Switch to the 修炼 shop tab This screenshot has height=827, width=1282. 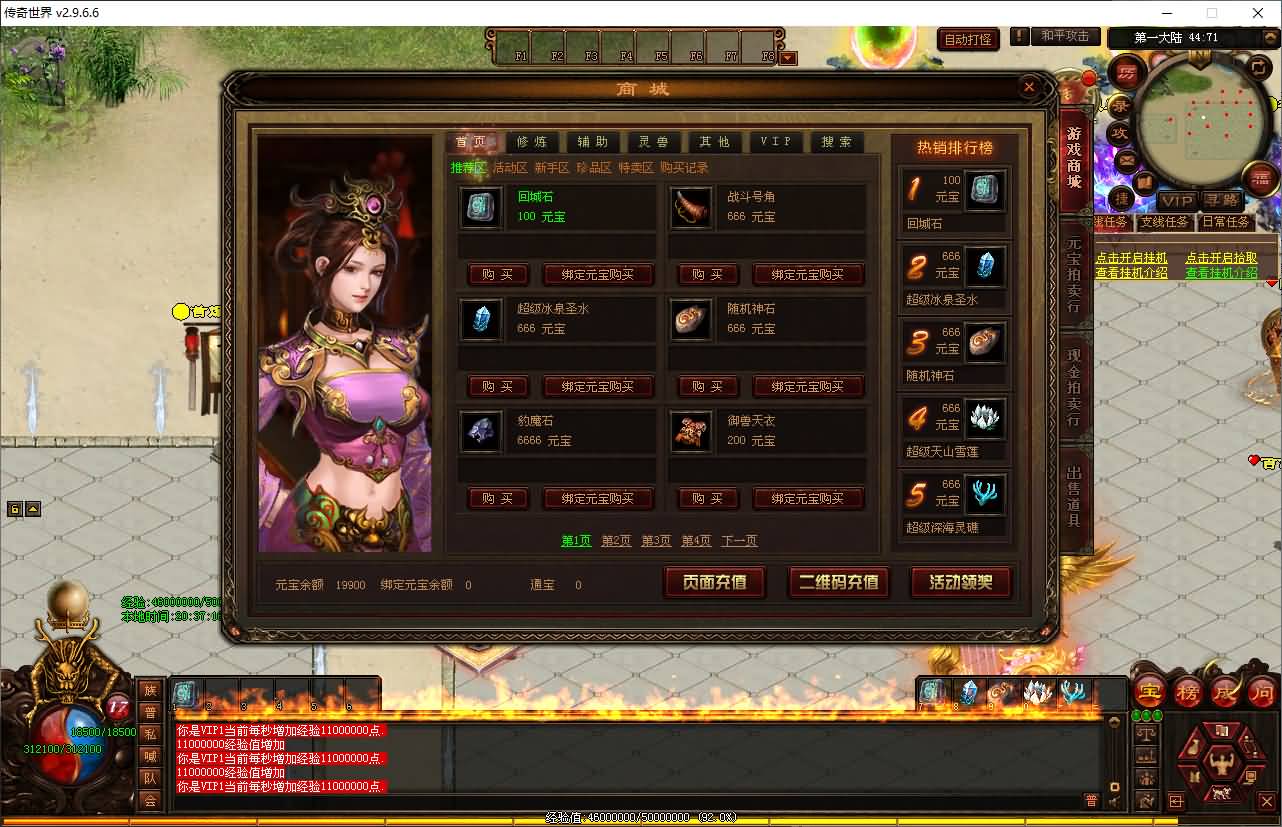pos(533,141)
